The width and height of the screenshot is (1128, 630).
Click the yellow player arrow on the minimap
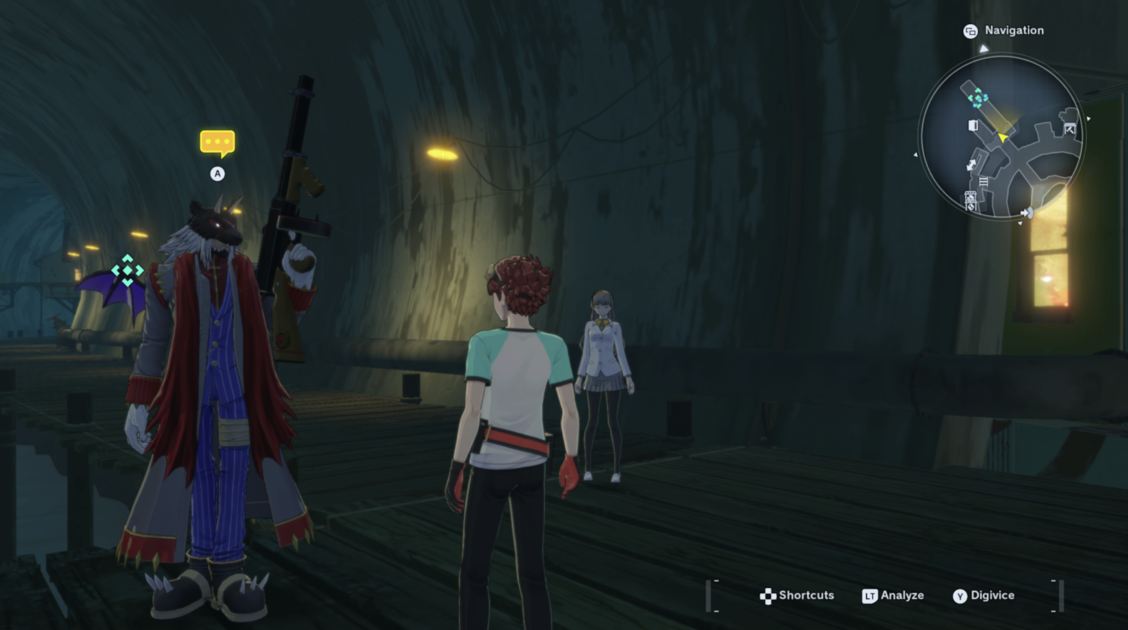click(1003, 137)
